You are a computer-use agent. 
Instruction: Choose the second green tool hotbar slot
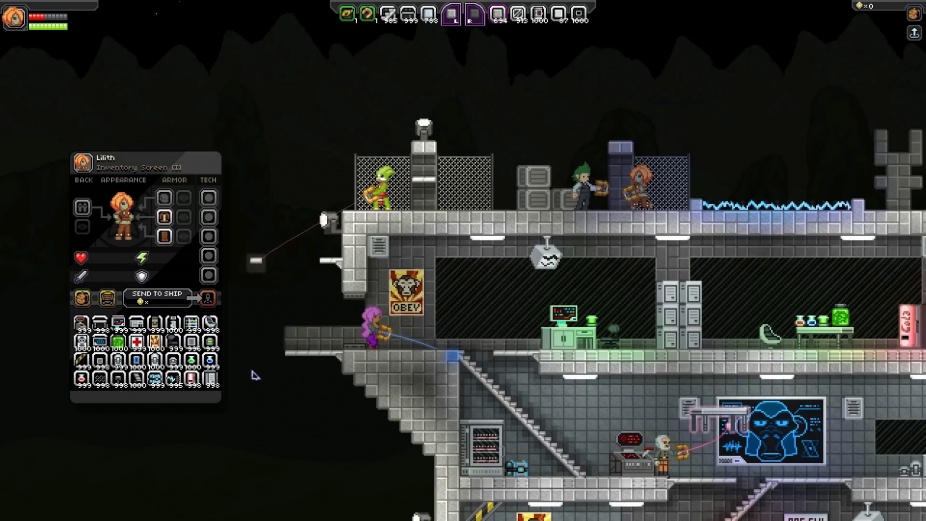367,14
